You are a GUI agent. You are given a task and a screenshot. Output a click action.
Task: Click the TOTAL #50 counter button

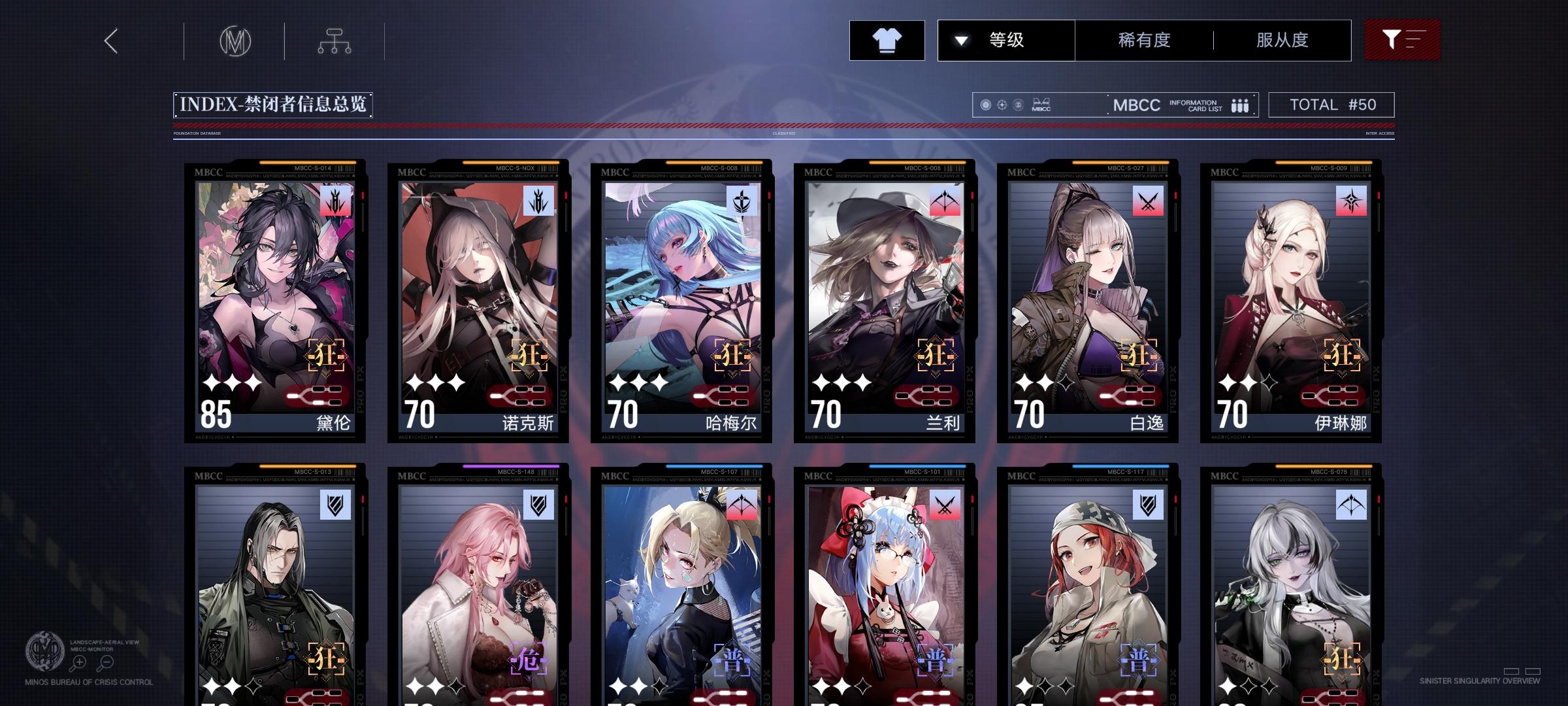1330,104
